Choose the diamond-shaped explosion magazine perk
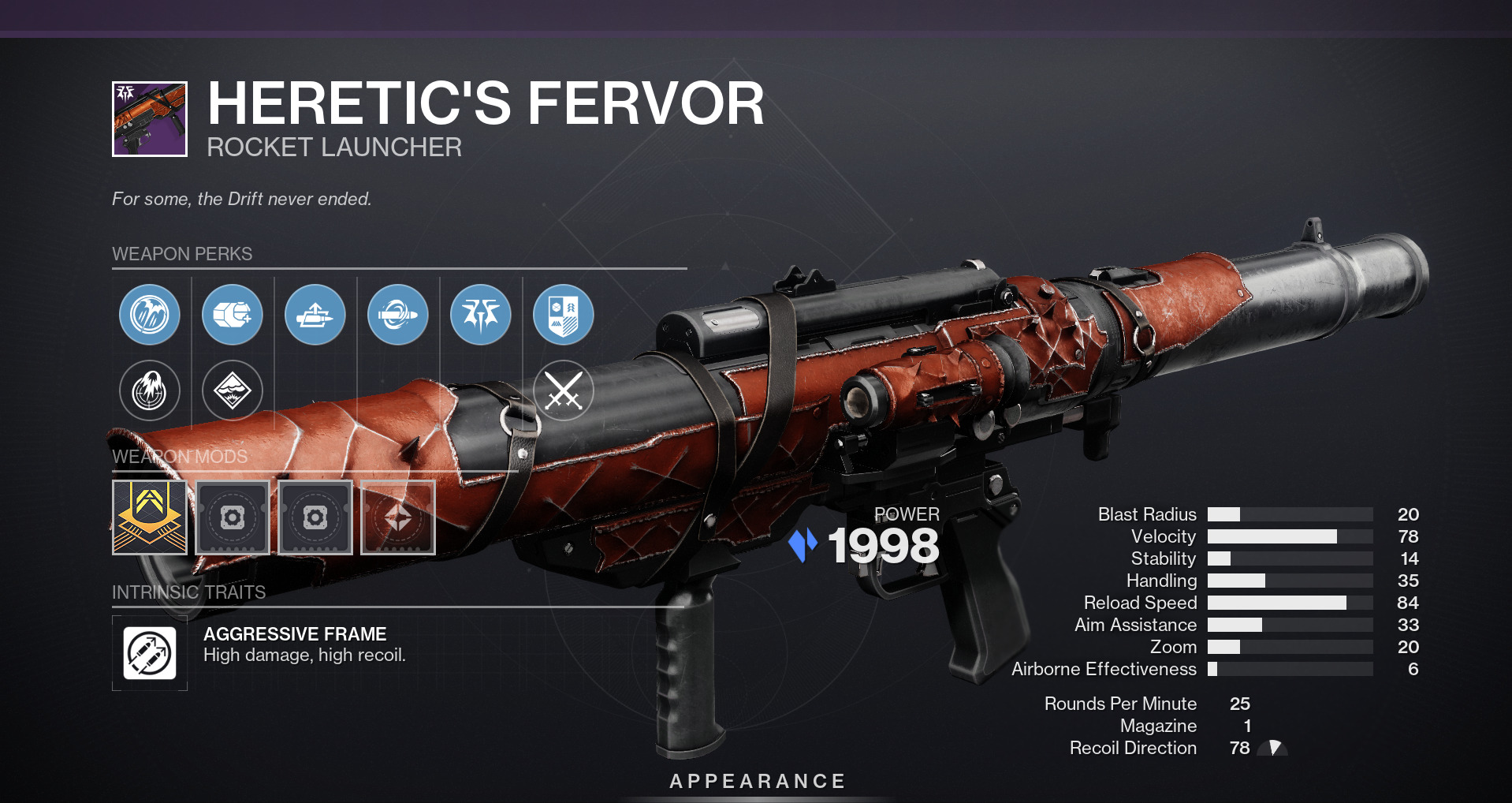The width and height of the screenshot is (1512, 803). (233, 390)
